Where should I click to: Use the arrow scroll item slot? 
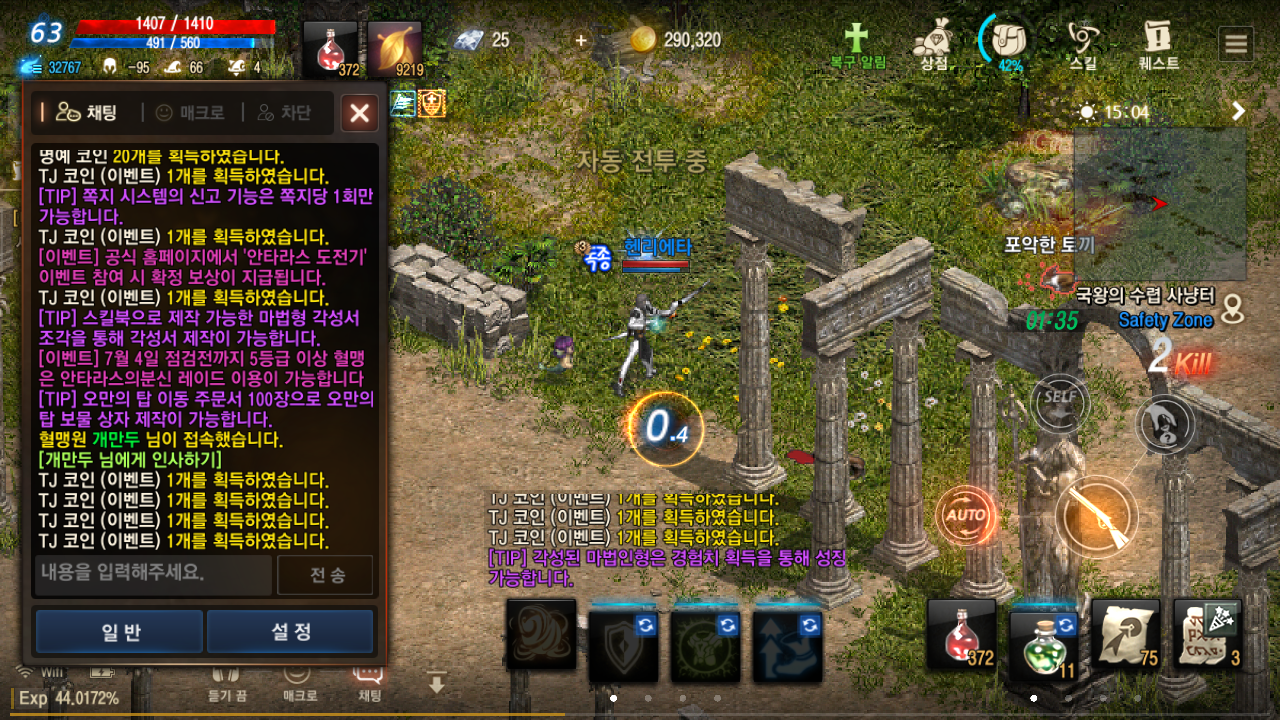point(1125,634)
